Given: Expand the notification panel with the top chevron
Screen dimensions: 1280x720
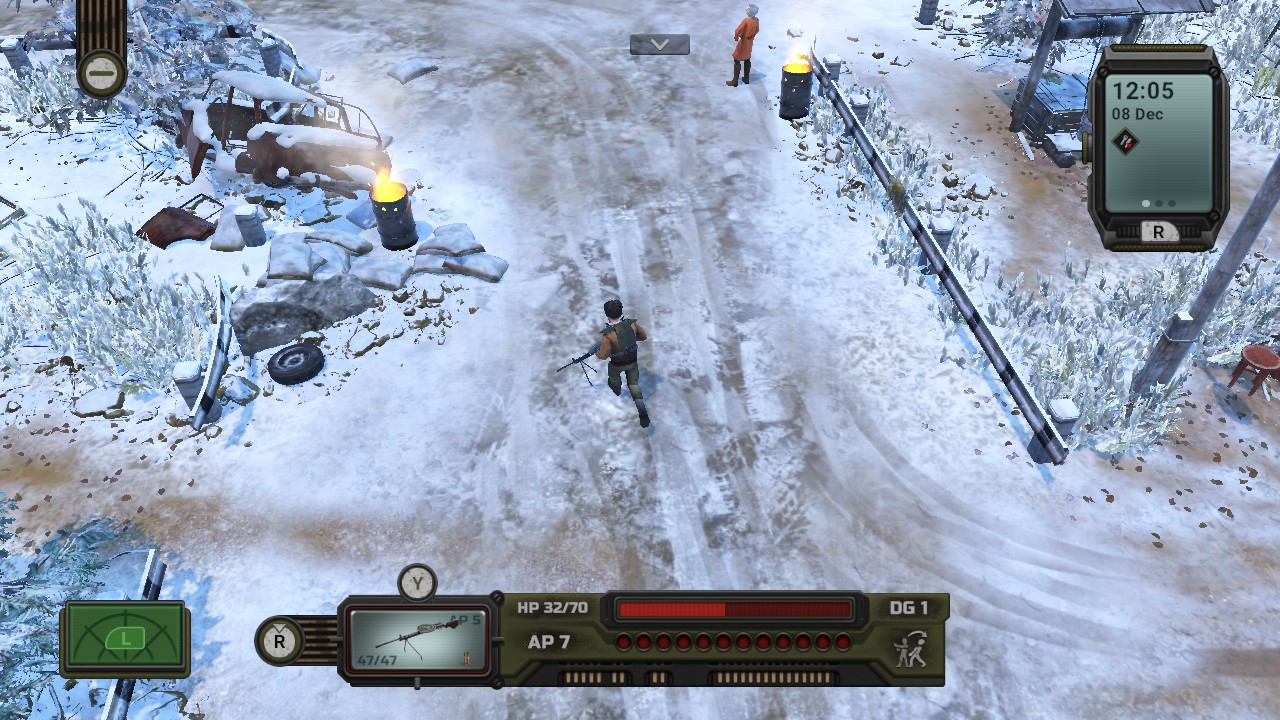Looking at the screenshot, I should click(x=660, y=44).
